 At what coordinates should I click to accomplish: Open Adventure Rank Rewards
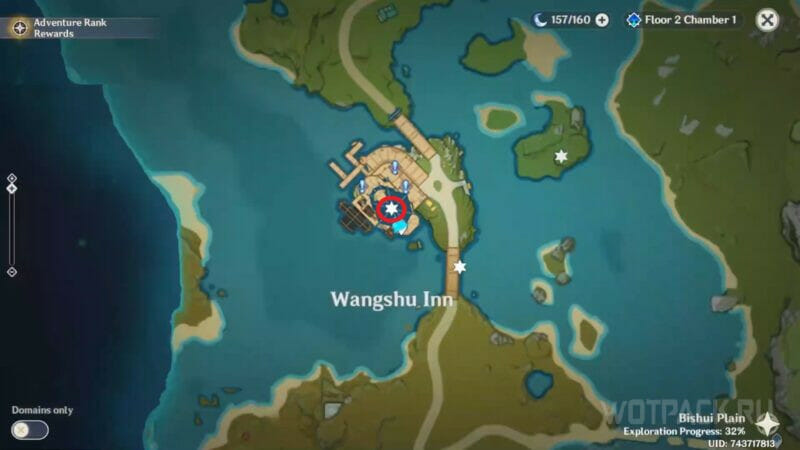(60, 27)
